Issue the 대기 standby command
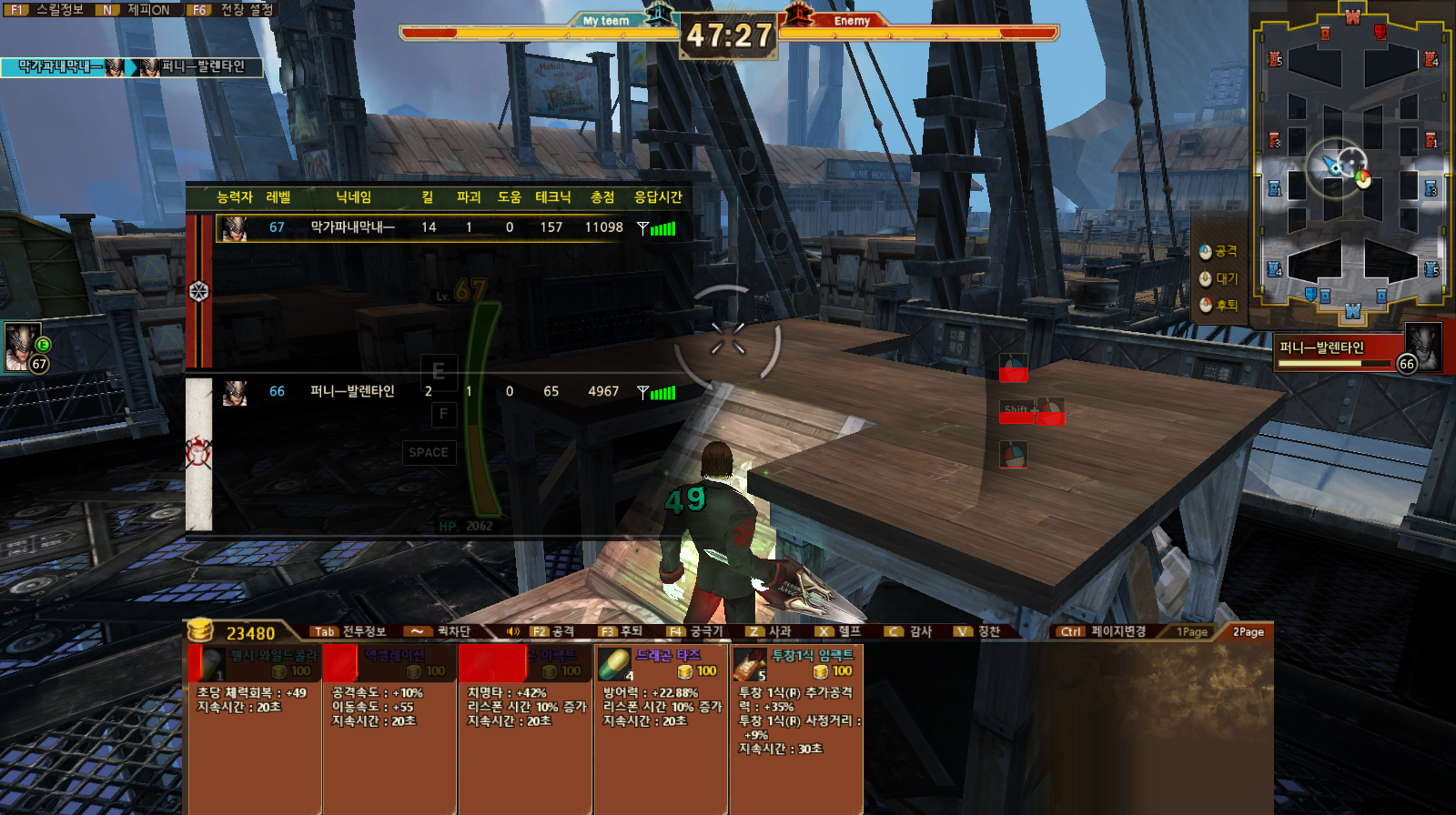 tap(1218, 278)
